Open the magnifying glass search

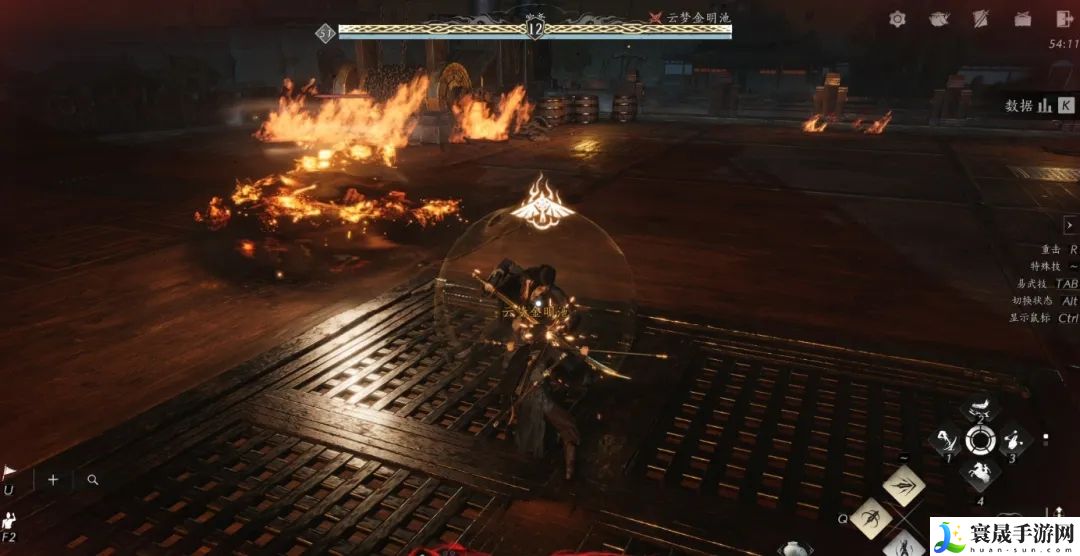93,480
